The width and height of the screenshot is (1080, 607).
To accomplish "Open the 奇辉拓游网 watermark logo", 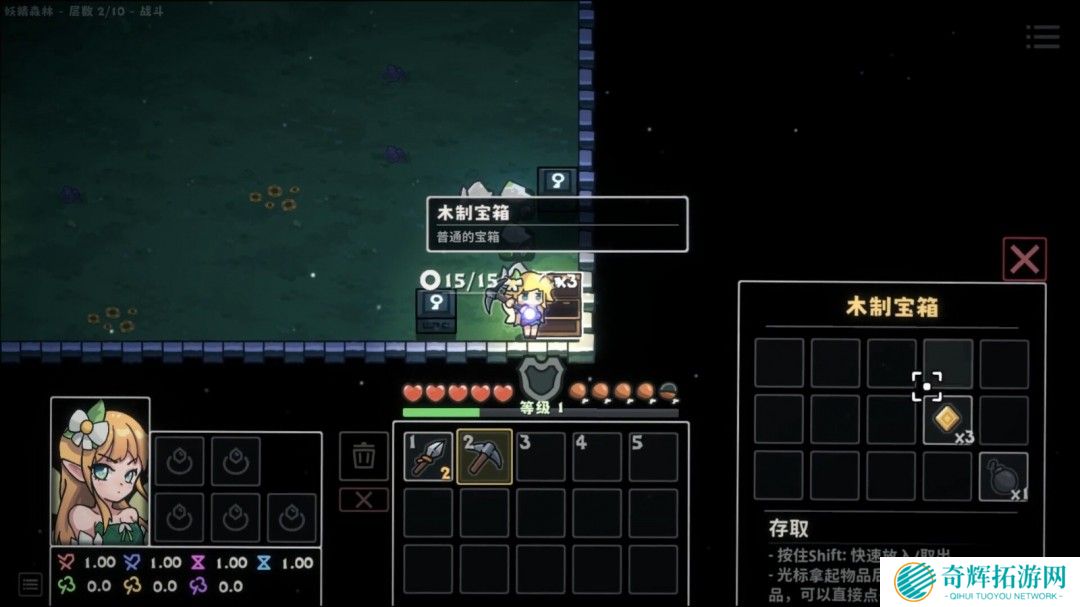I will point(985,581).
